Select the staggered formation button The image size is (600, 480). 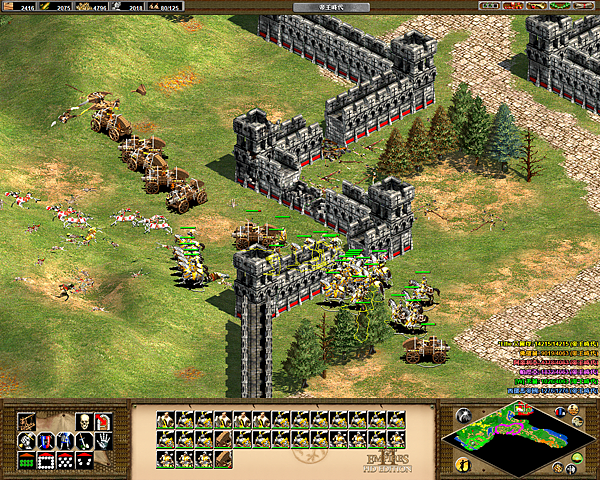[65, 460]
